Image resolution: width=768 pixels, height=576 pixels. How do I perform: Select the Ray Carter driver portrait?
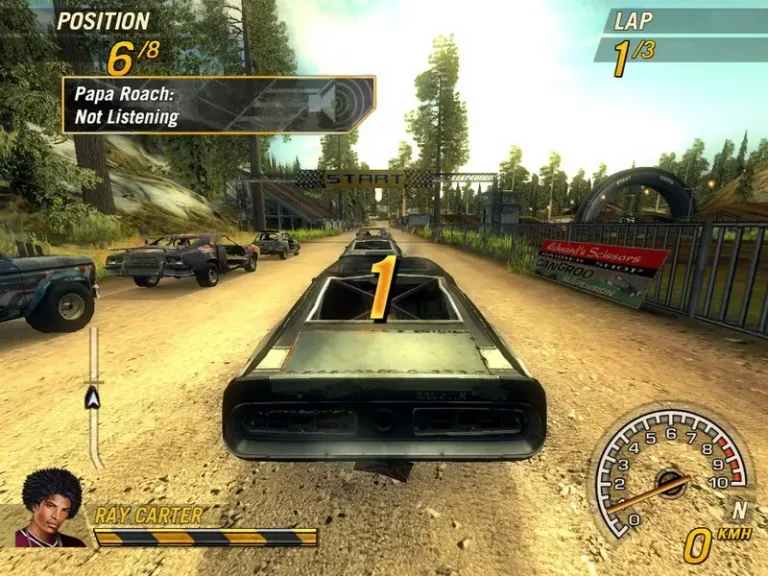coord(50,510)
